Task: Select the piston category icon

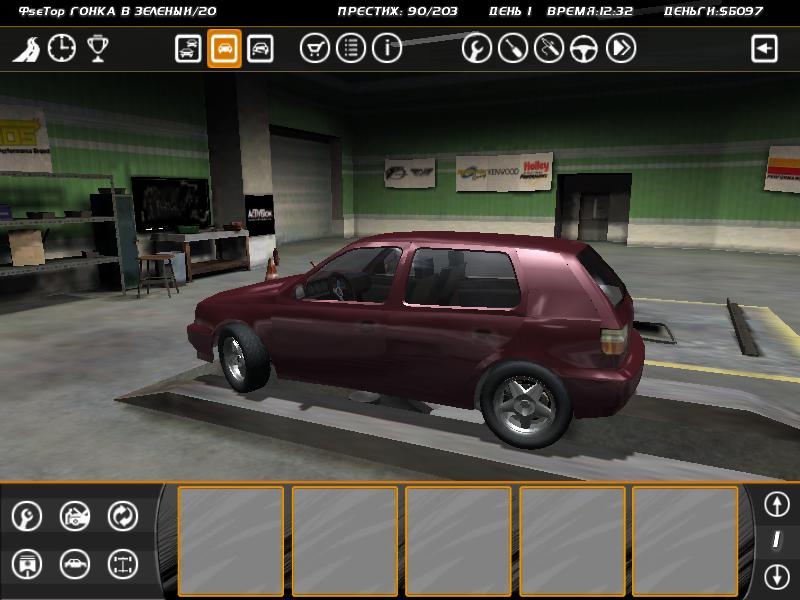Action: tap(27, 564)
